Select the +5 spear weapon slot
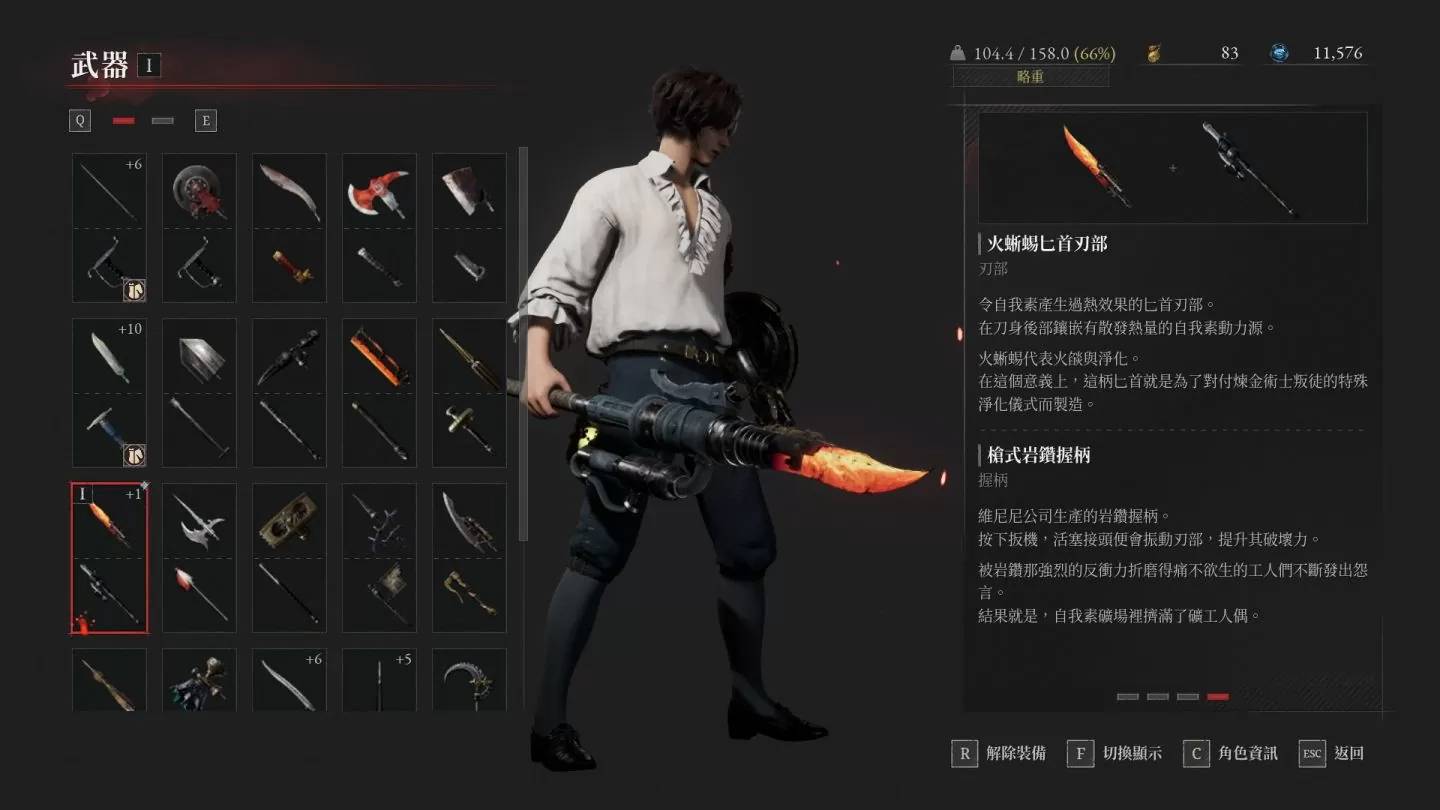 (379, 680)
